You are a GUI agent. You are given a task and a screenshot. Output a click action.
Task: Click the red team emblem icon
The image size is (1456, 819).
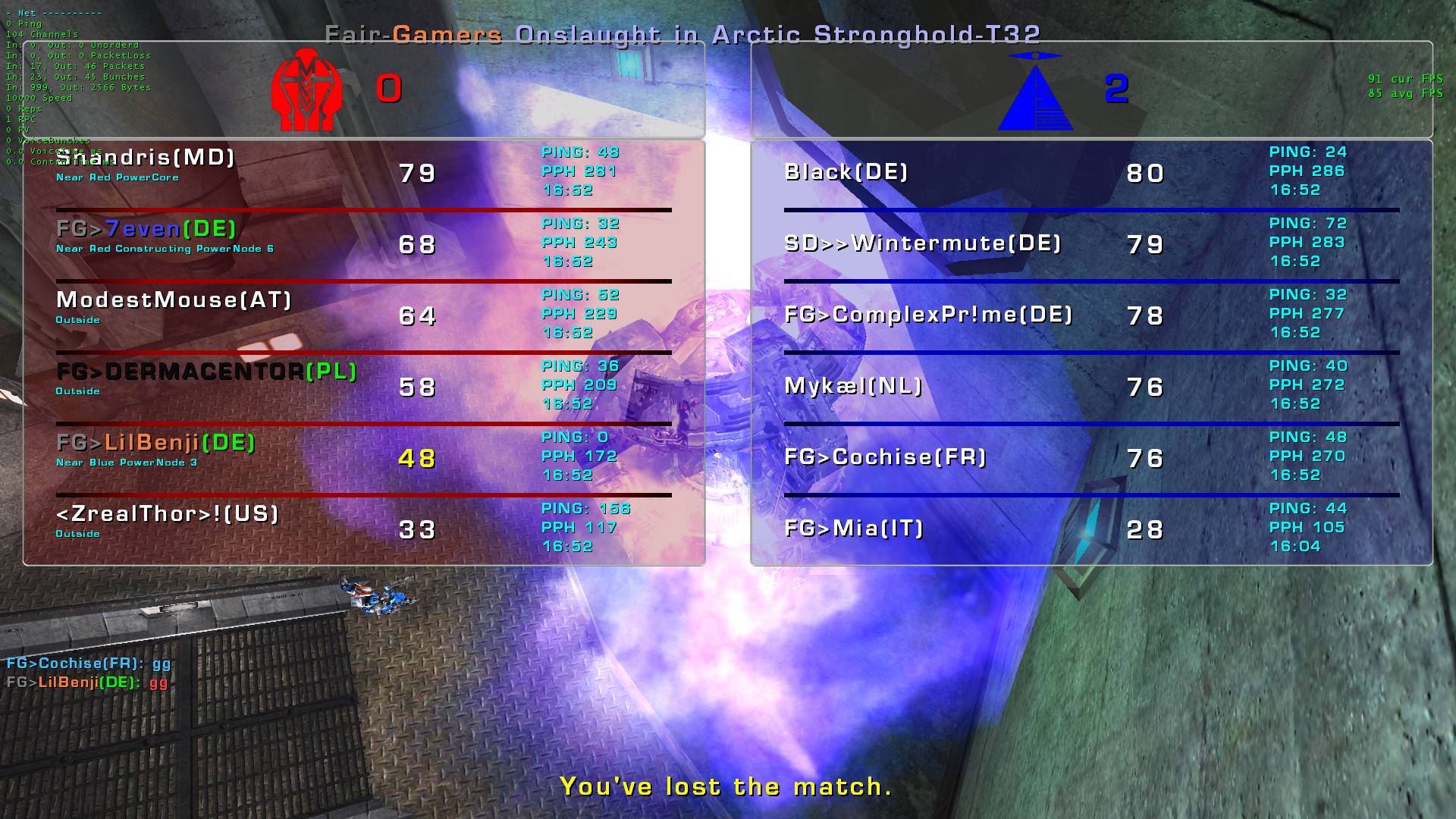pyautogui.click(x=306, y=89)
